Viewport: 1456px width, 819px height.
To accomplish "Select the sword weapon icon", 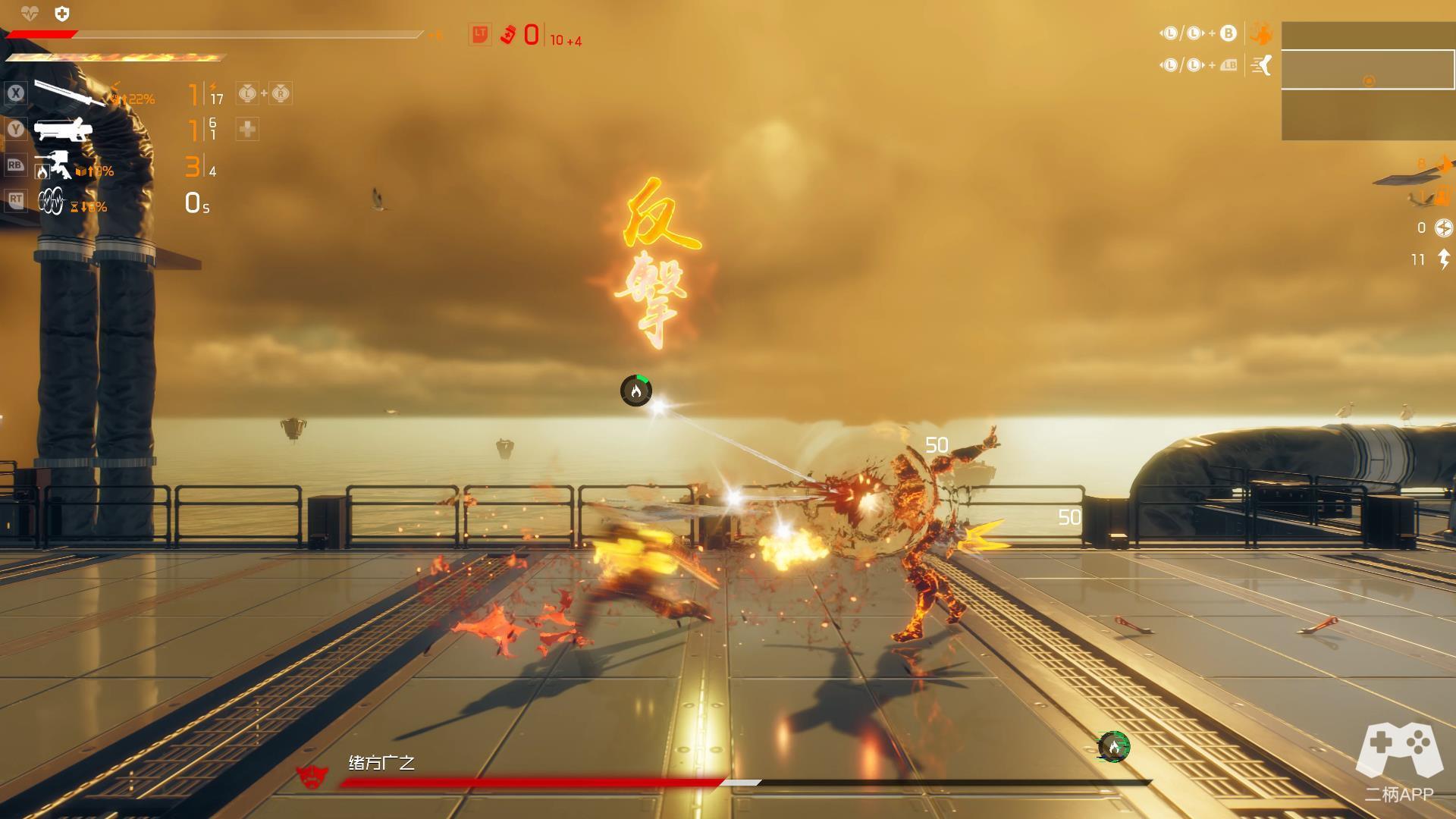I will pyautogui.click(x=68, y=93).
